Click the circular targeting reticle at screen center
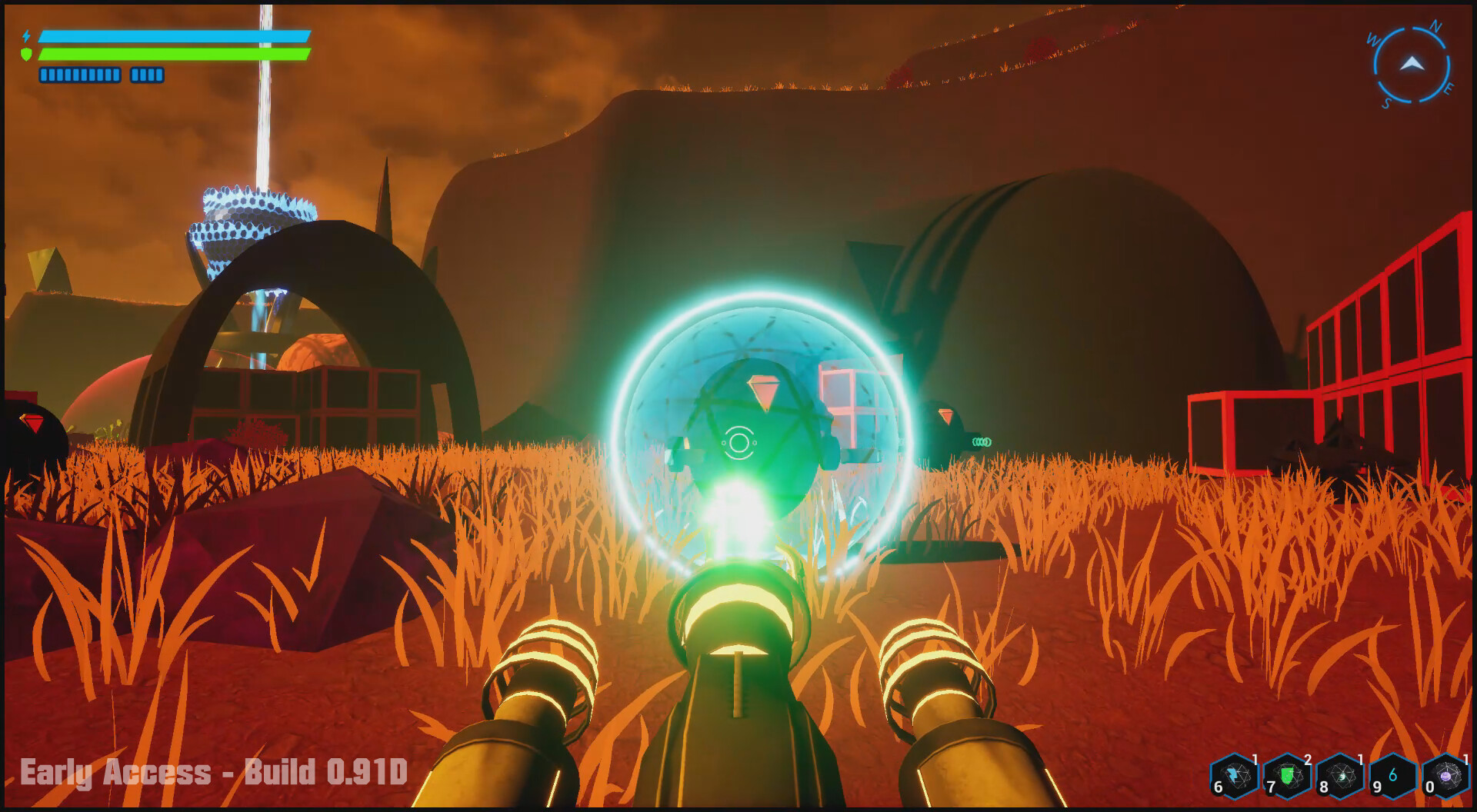Viewport: 1477px width, 812px height. (x=741, y=443)
